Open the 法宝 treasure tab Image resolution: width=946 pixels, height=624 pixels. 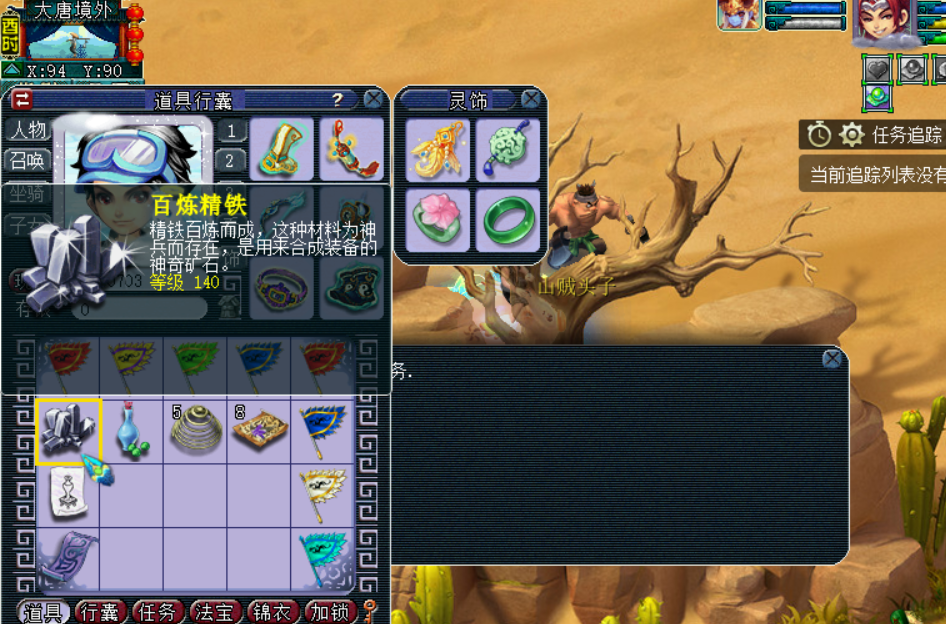[x=214, y=612]
